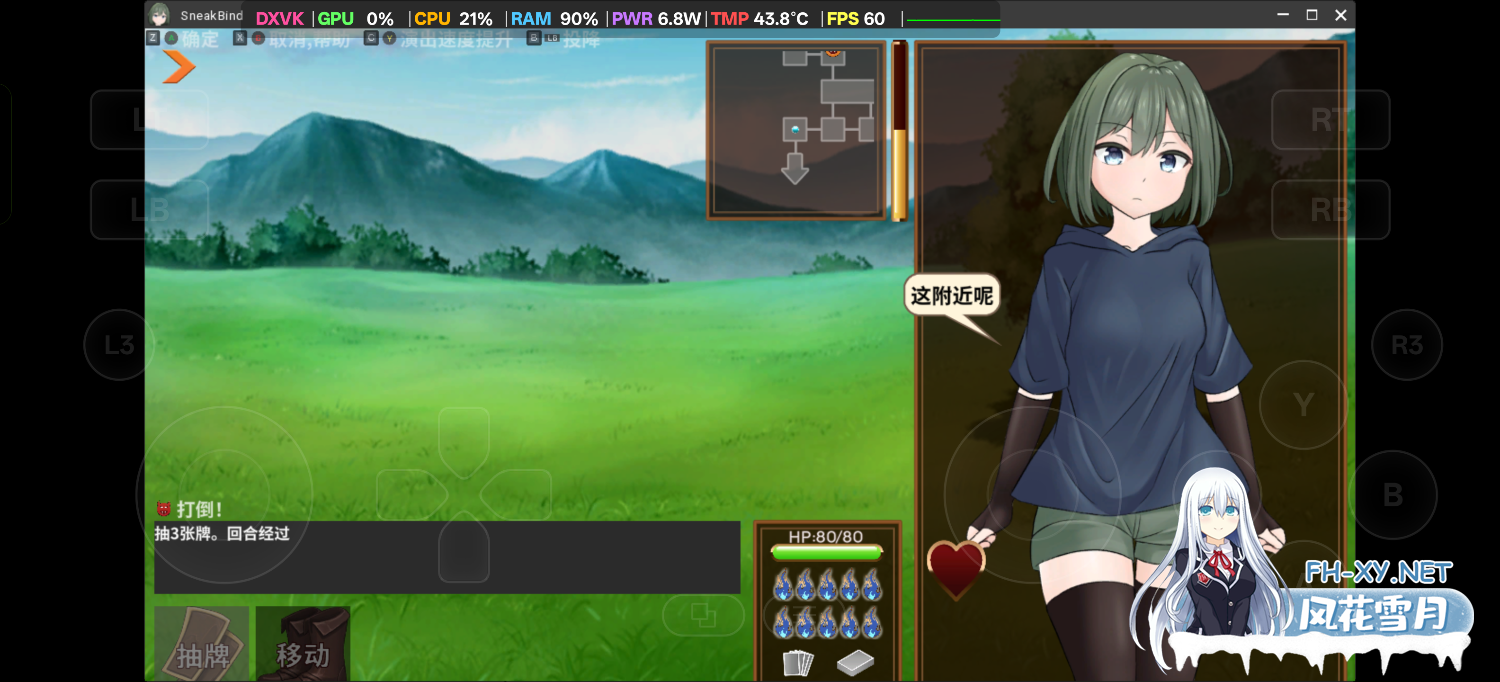Open the dungeon room minimap

tap(796, 130)
